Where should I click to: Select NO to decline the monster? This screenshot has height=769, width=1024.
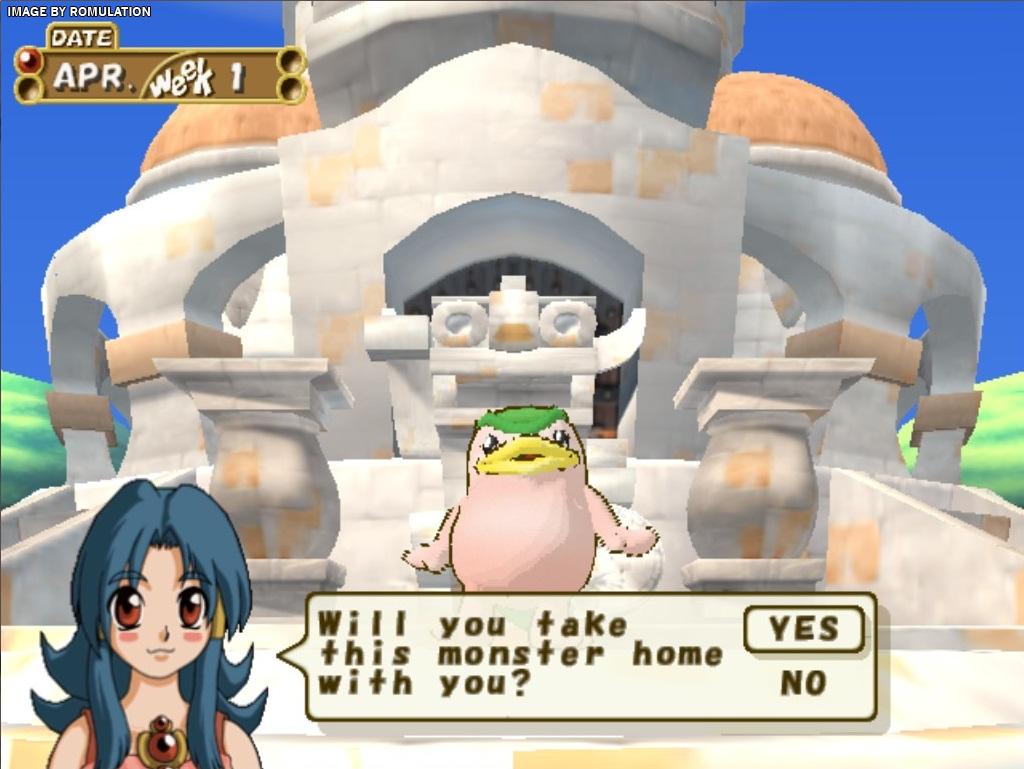pos(803,684)
